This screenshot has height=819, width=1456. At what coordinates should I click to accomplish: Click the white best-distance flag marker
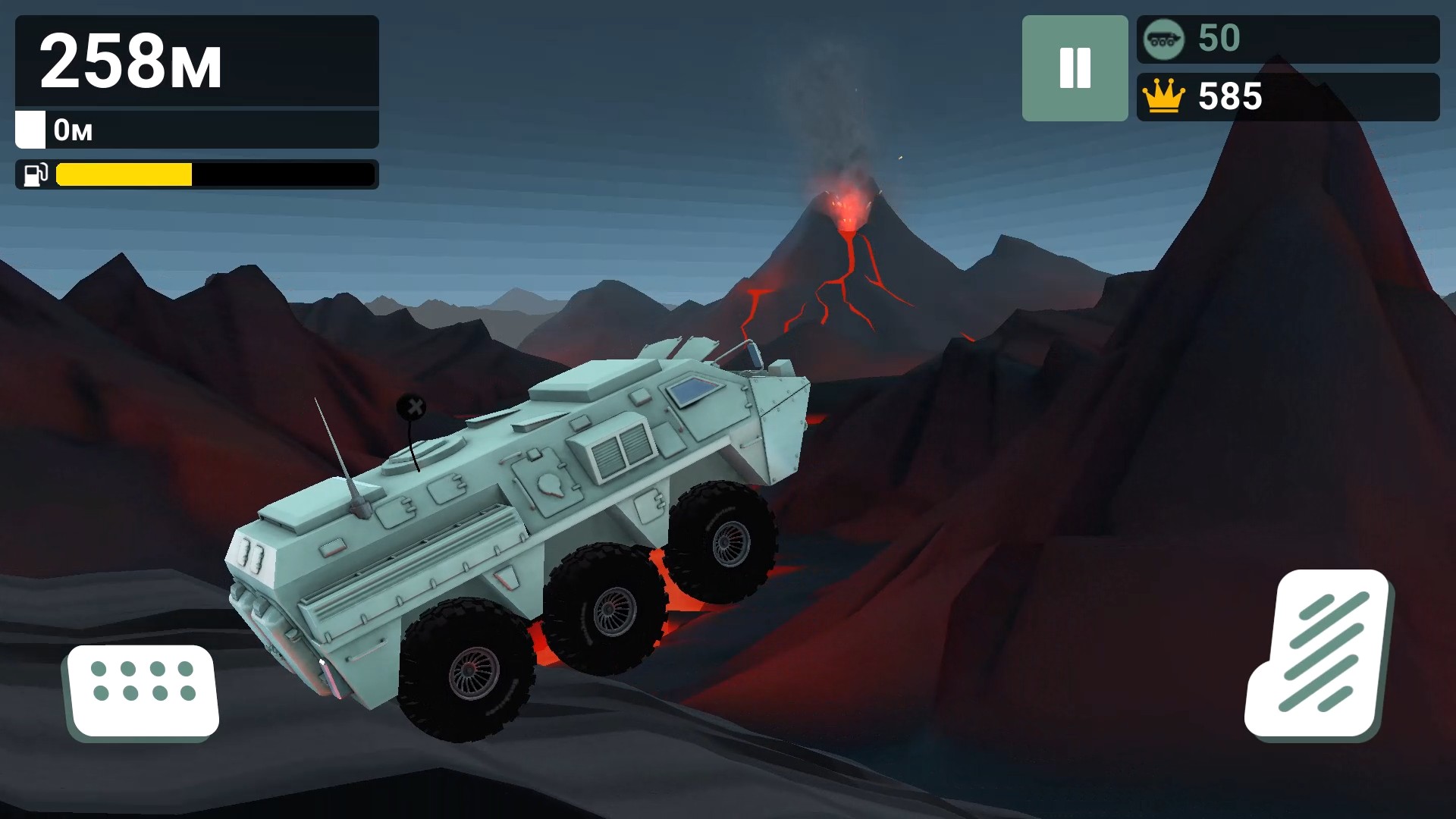(x=30, y=130)
